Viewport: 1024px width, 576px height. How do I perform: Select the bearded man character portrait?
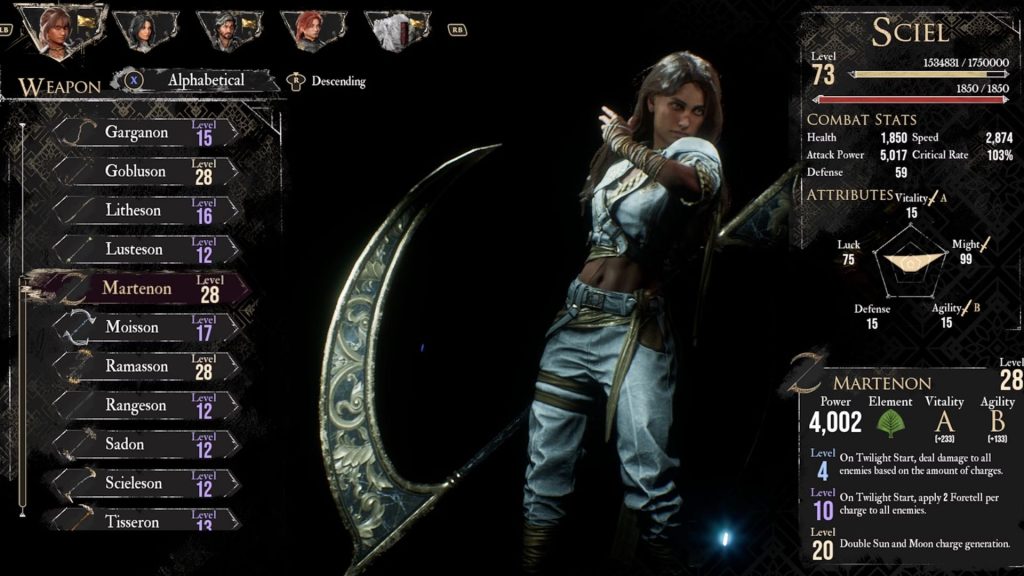coord(230,30)
